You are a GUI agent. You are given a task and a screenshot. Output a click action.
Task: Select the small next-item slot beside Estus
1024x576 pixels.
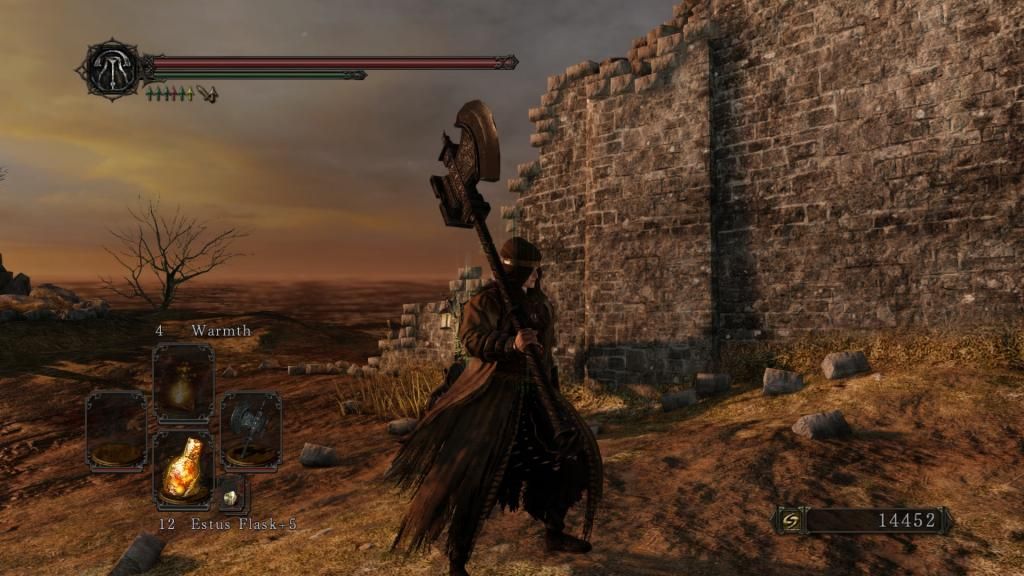pos(232,495)
